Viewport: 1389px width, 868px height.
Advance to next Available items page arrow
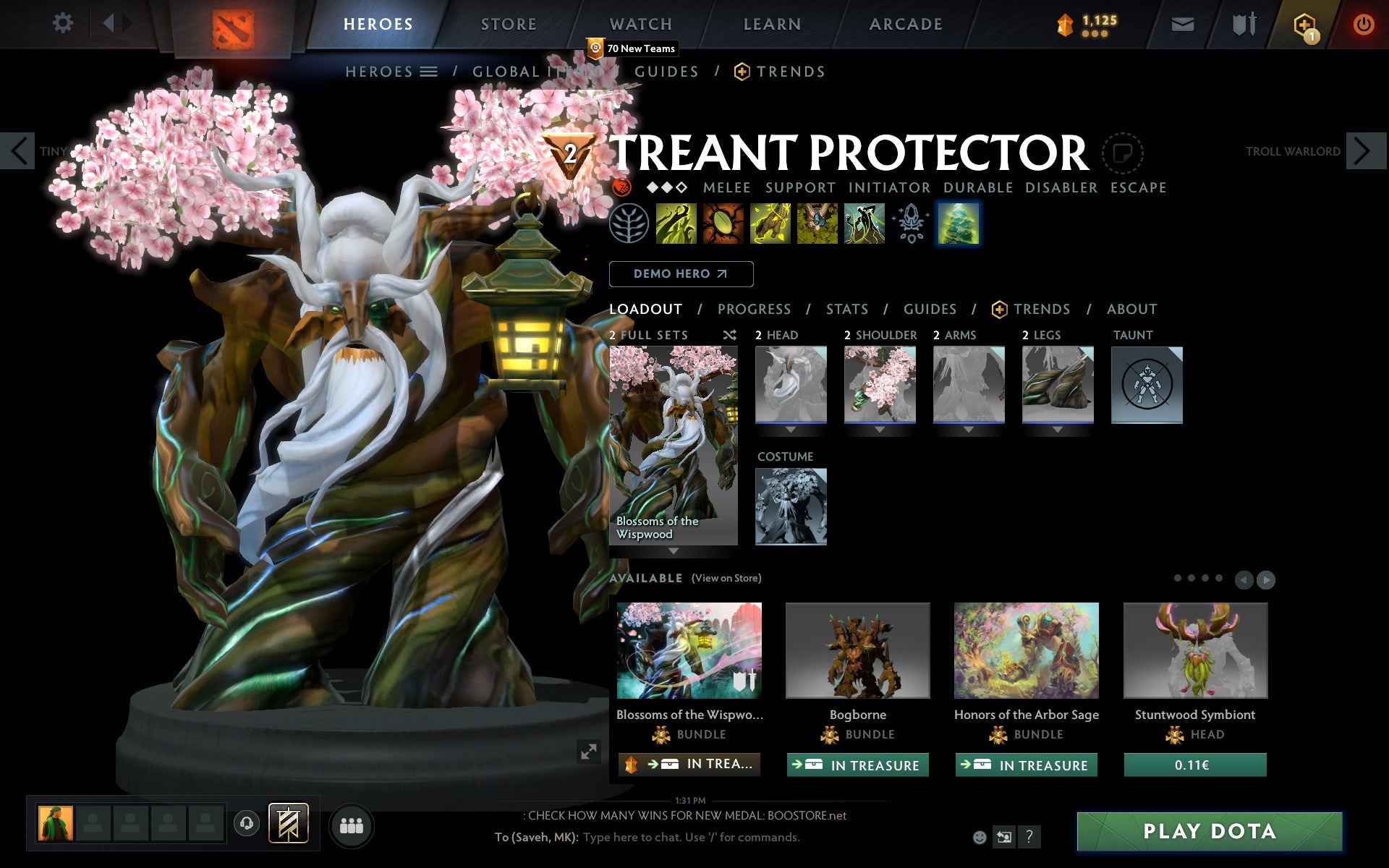tap(1266, 579)
